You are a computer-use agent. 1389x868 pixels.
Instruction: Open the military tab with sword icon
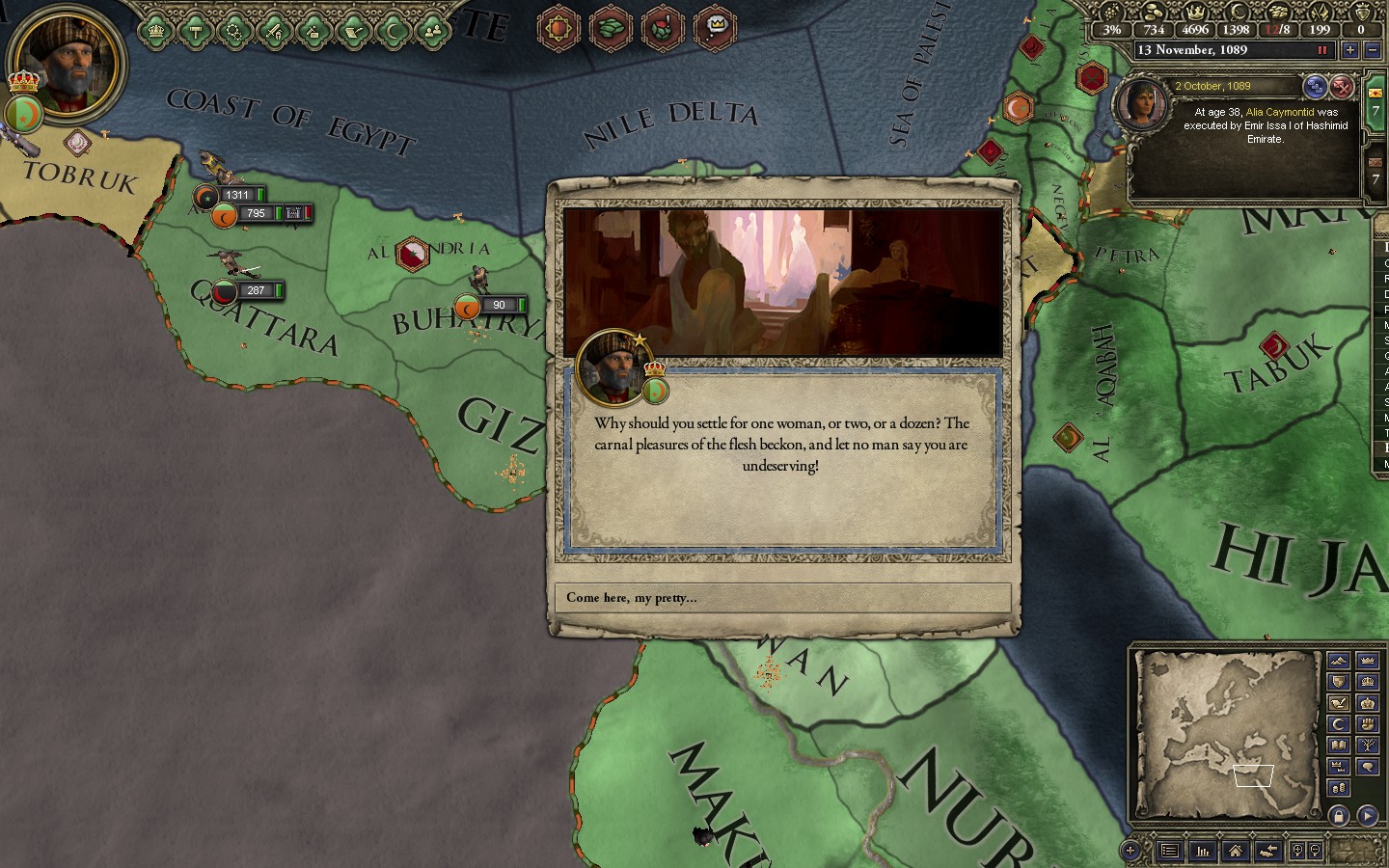tap(275, 31)
